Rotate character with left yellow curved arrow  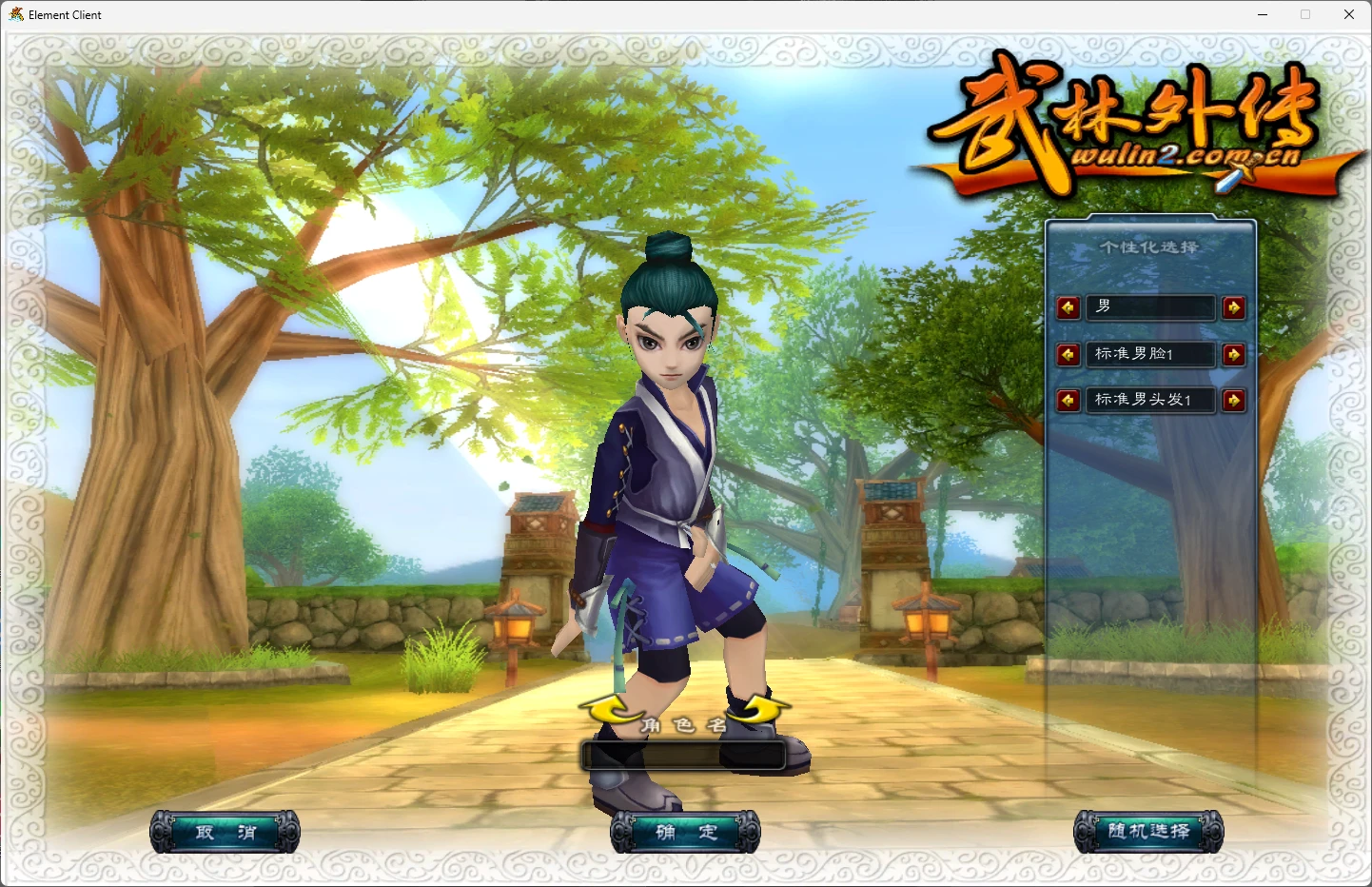610,710
